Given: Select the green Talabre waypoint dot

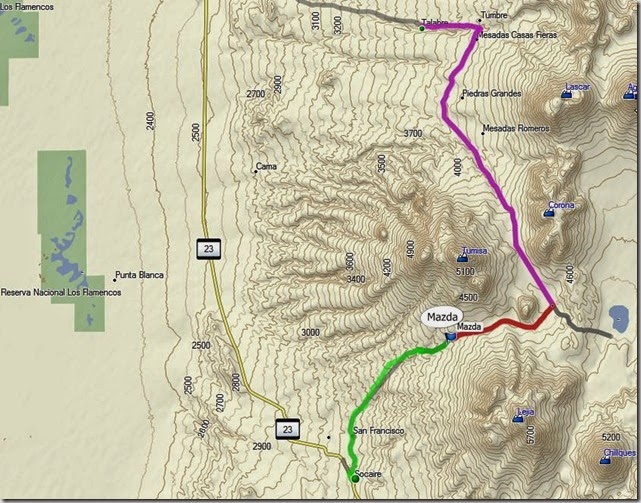Looking at the screenshot, I should [422, 29].
